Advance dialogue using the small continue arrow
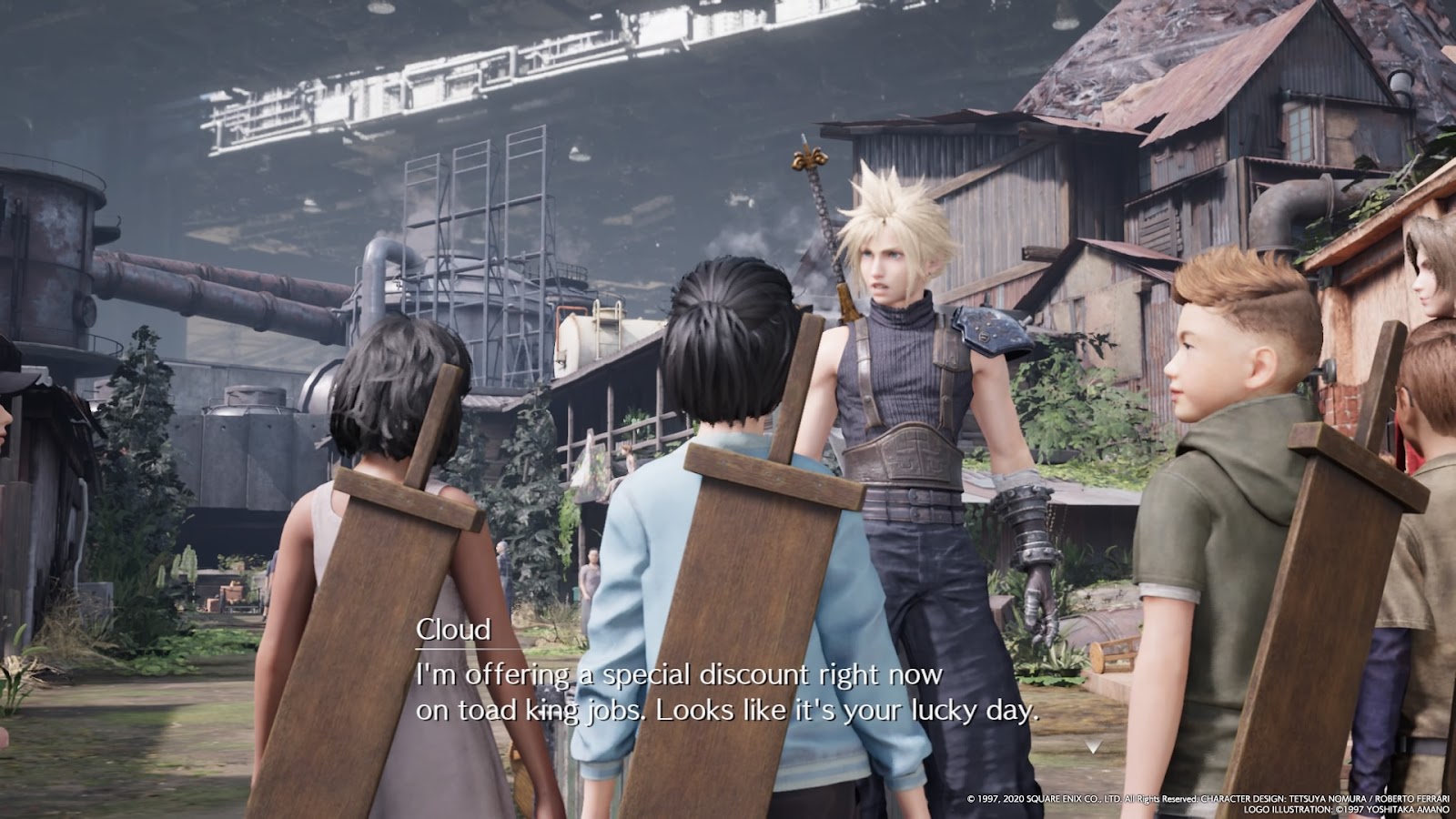 (1094, 746)
